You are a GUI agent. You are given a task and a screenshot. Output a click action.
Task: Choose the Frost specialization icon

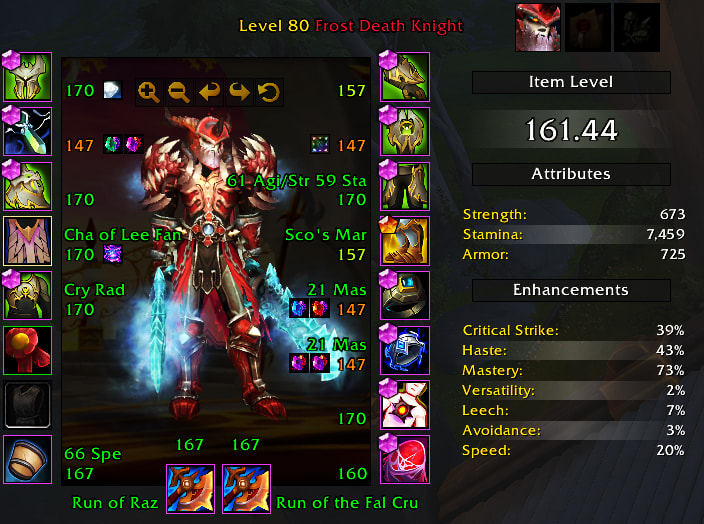pos(539,27)
